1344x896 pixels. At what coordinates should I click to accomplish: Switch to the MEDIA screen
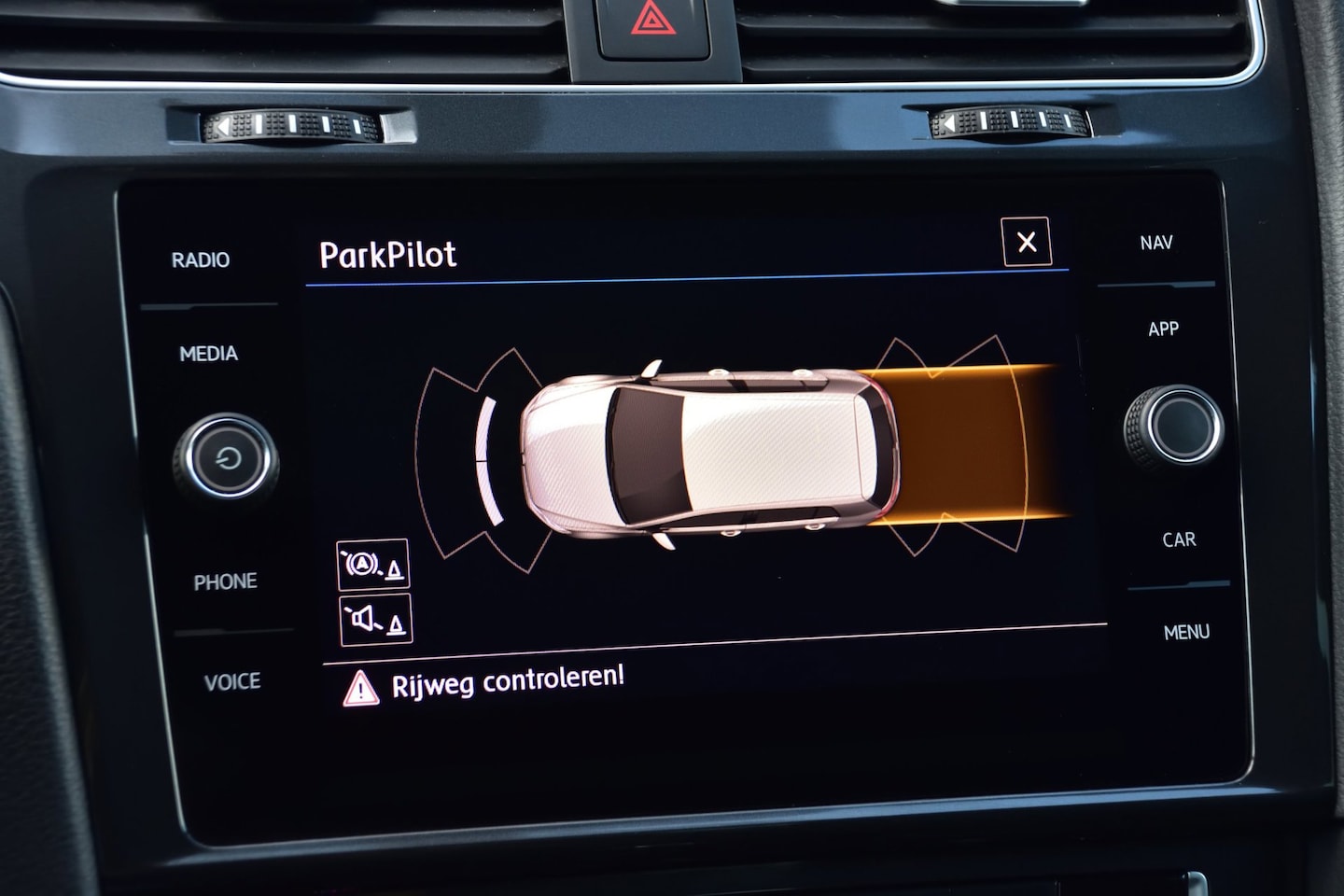coord(208,354)
